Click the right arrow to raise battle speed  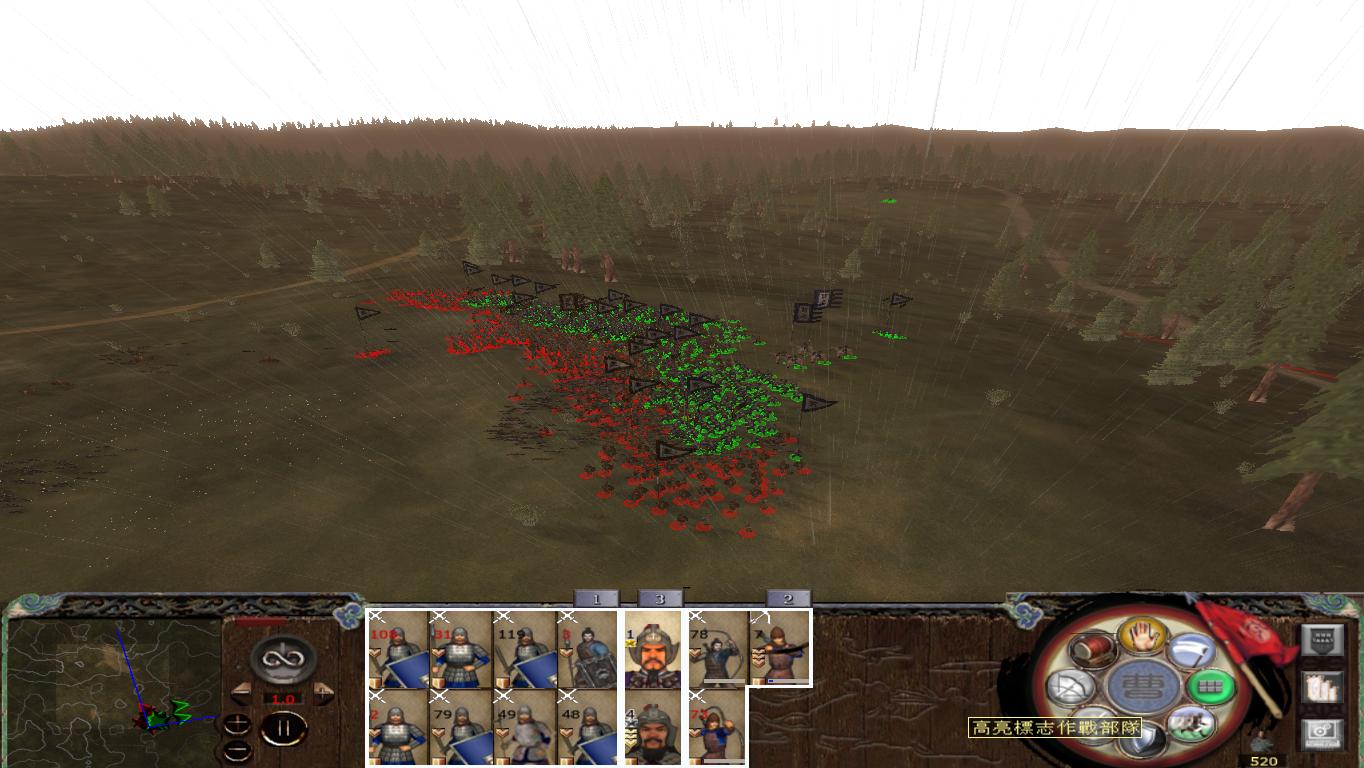[x=323, y=691]
